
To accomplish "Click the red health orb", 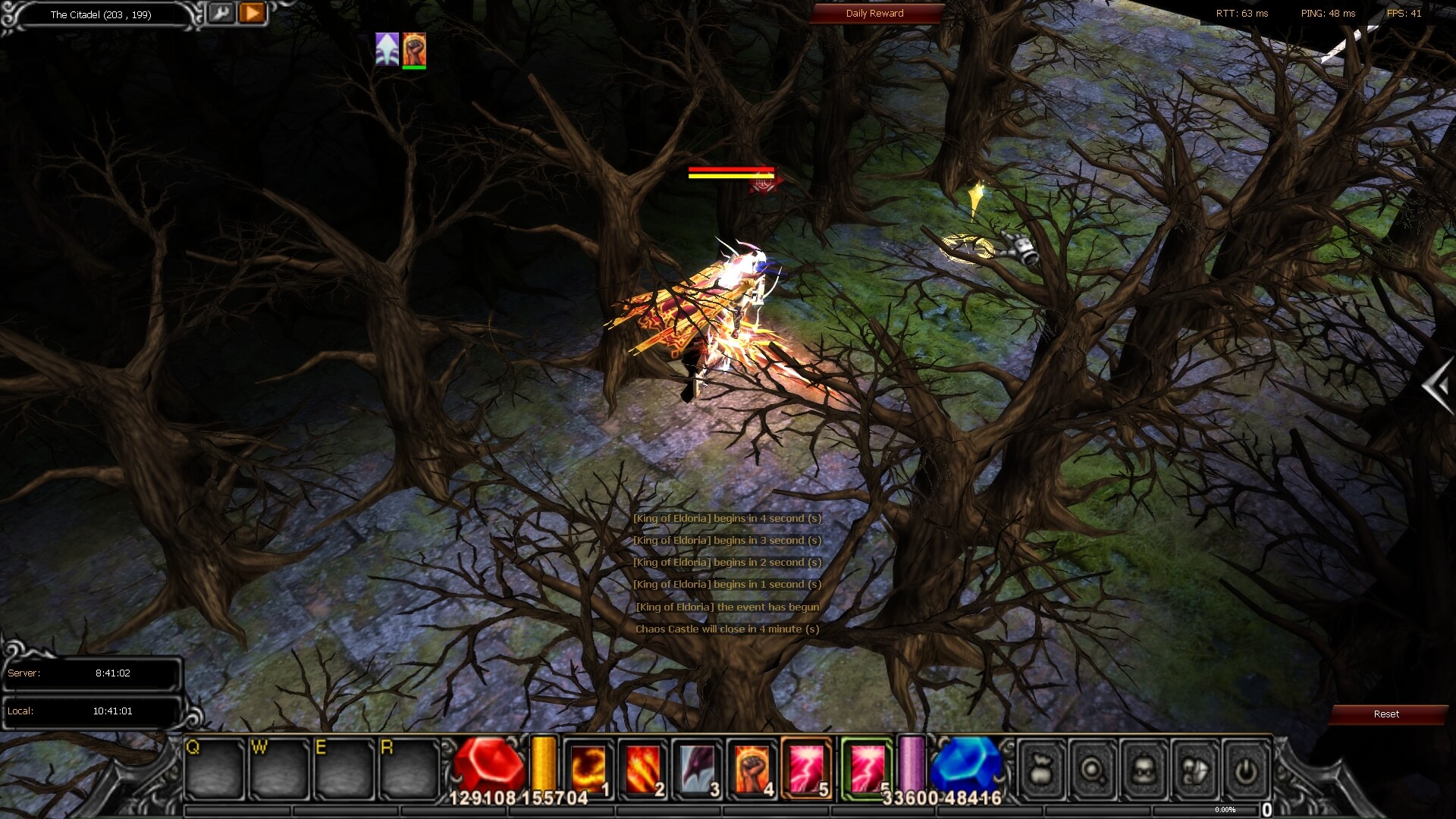I will click(489, 764).
